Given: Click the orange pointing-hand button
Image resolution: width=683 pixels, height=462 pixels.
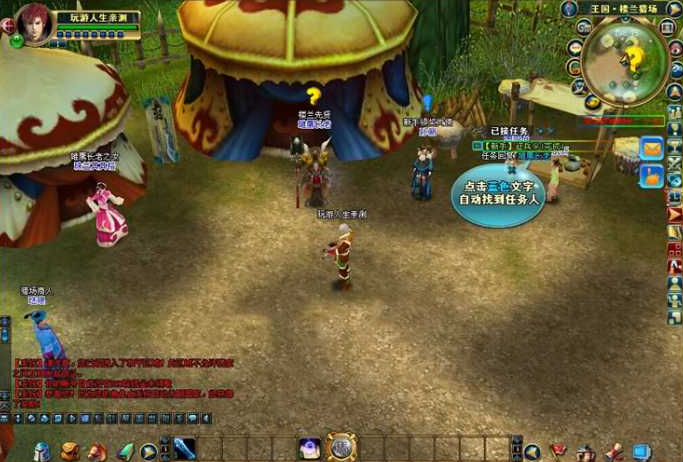Looking at the screenshot, I should (651, 176).
